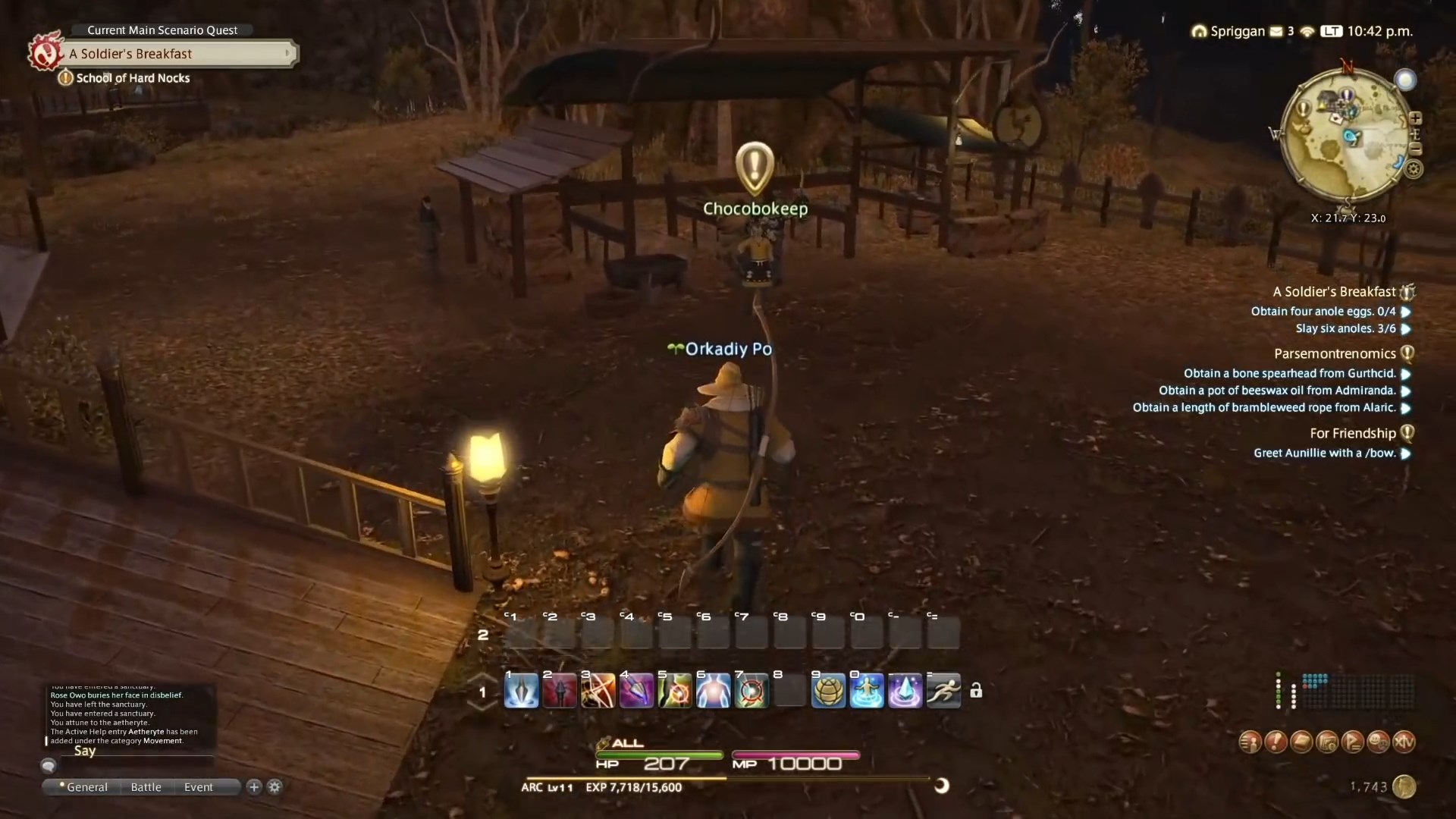This screenshot has width=1456, height=819.
Task: Toggle chat settings with the gear icon
Action: point(275,787)
